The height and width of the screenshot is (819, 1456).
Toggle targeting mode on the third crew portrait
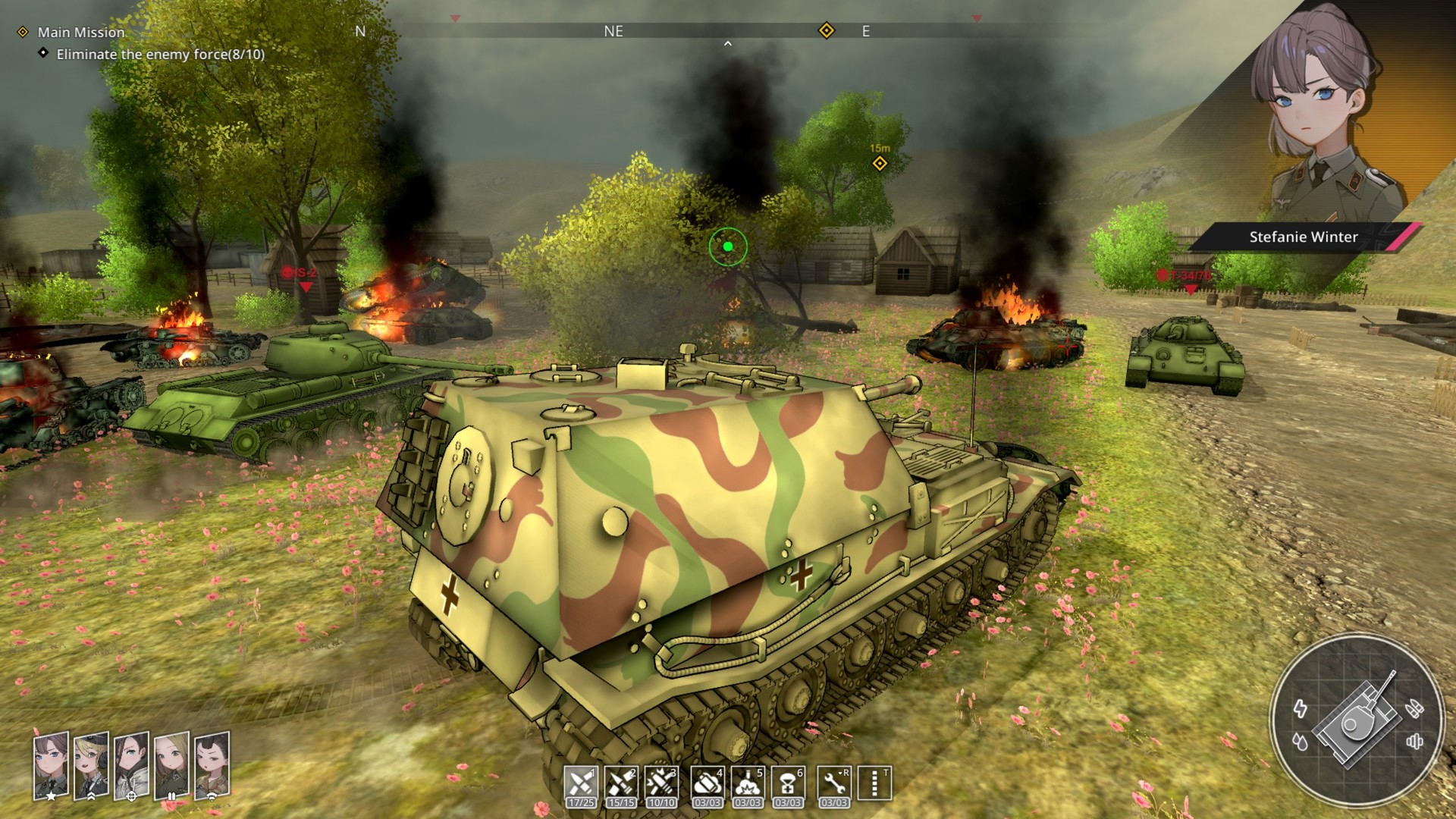pyautogui.click(x=133, y=795)
